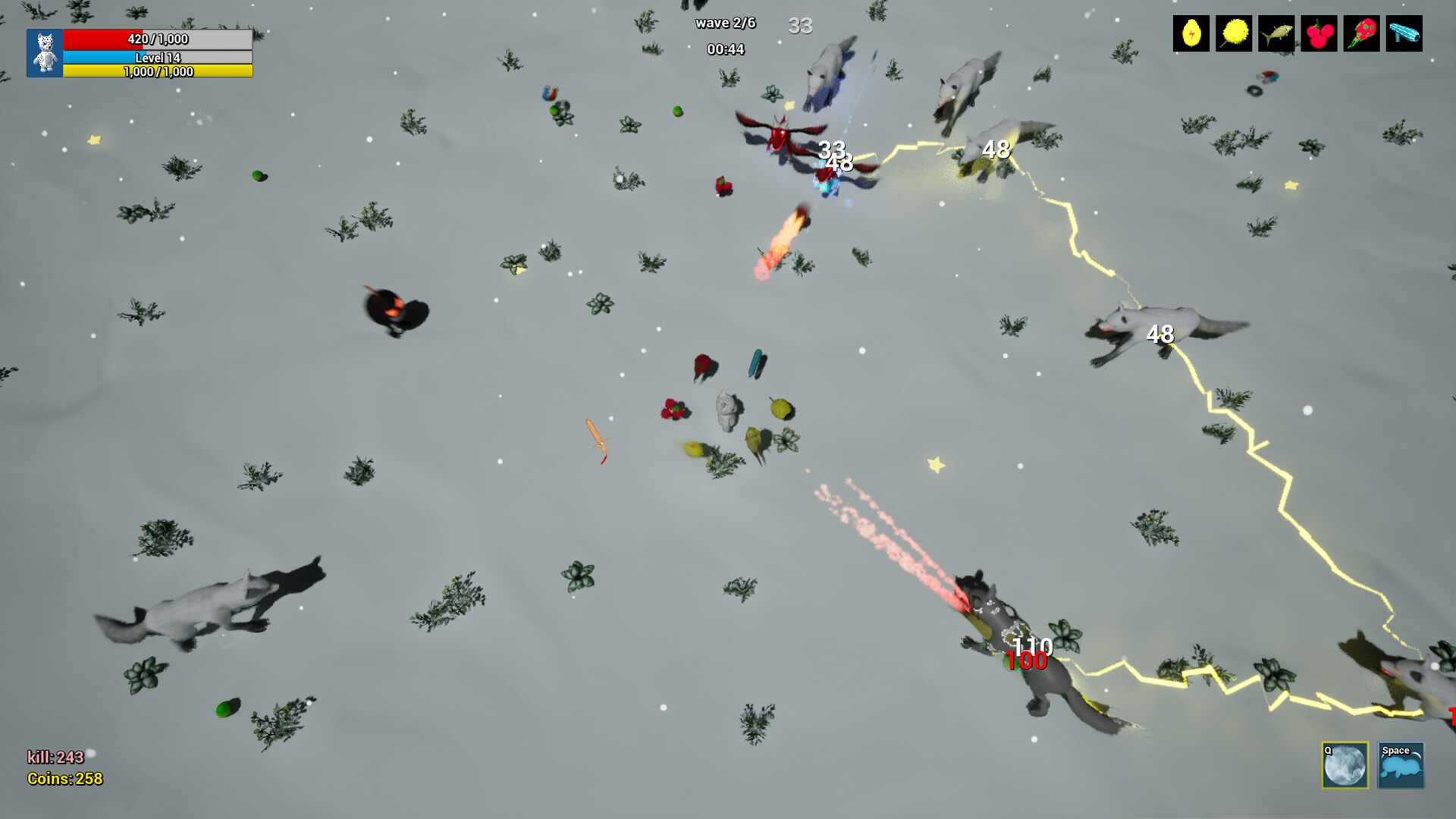Activate the Q moon ability icon
This screenshot has height=819, width=1456.
tap(1344, 766)
